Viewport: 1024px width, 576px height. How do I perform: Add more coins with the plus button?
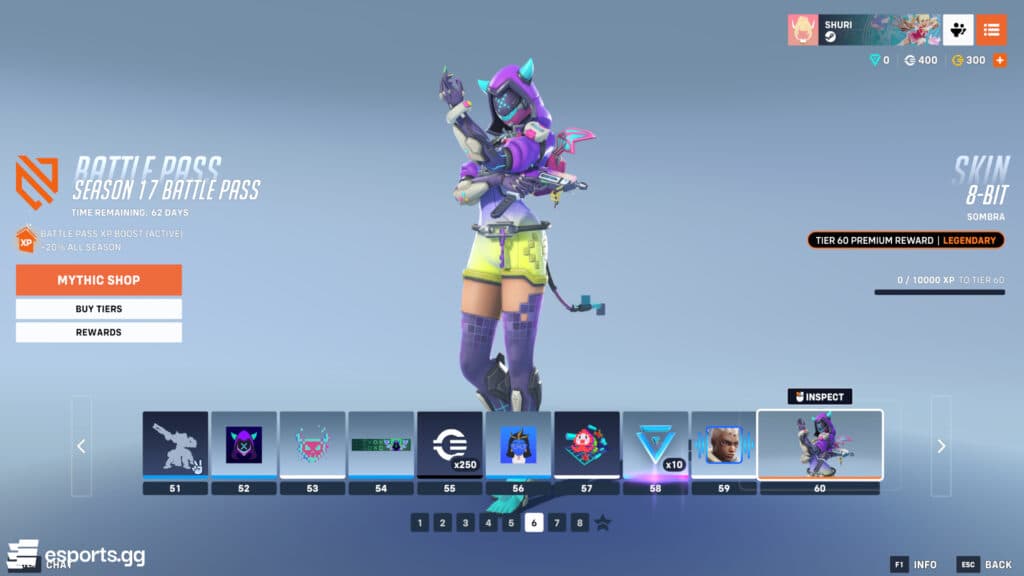pos(999,60)
